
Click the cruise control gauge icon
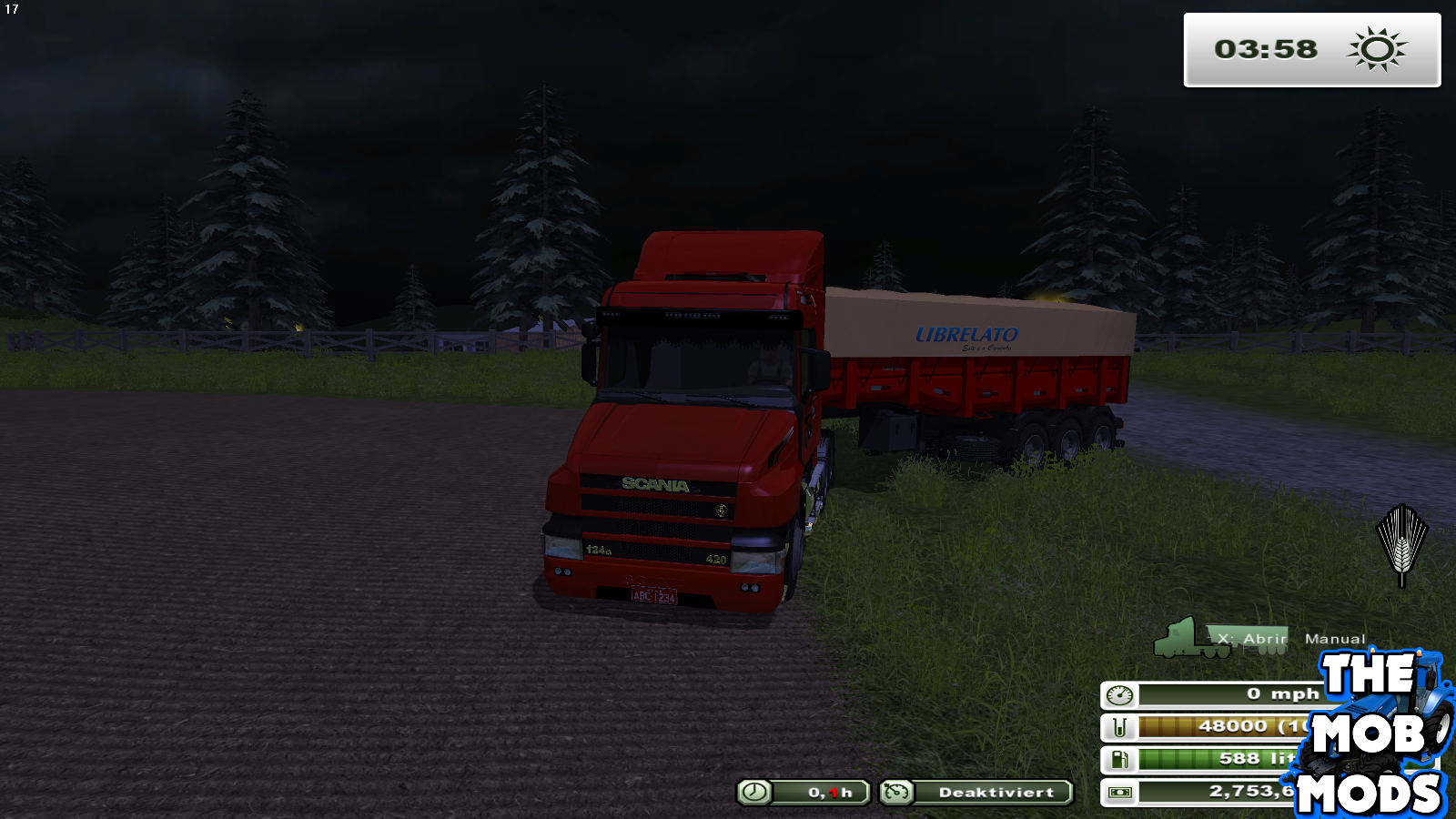(897, 792)
